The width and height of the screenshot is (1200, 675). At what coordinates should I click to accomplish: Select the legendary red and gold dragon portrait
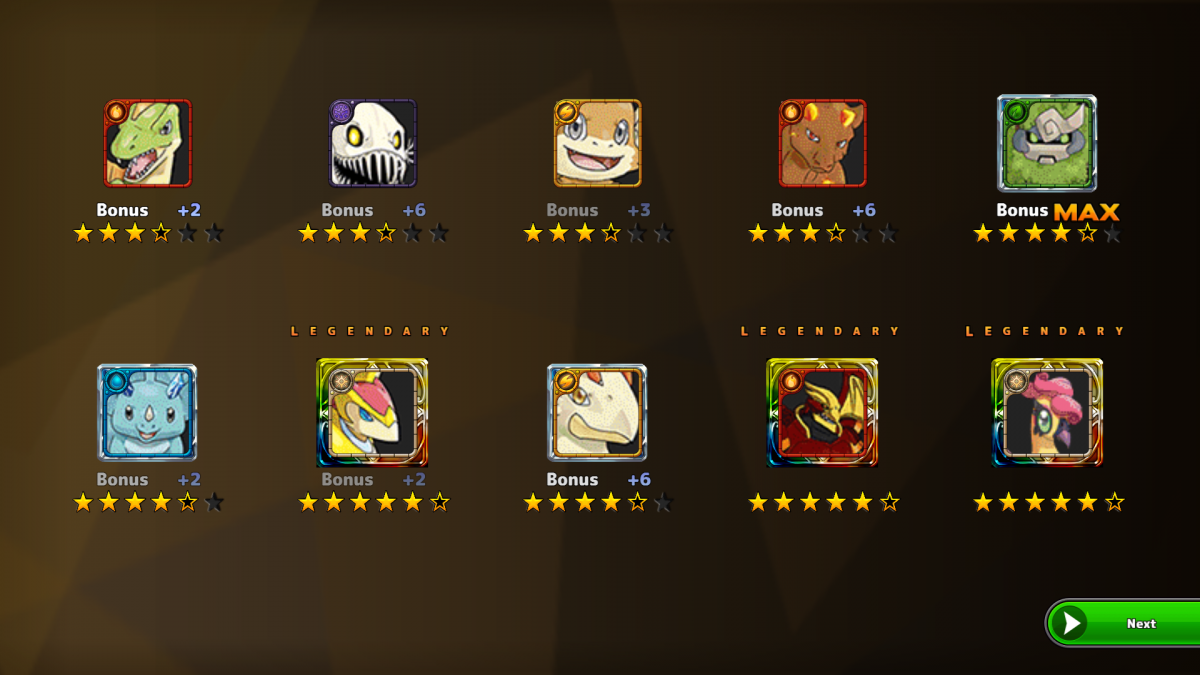(822, 413)
